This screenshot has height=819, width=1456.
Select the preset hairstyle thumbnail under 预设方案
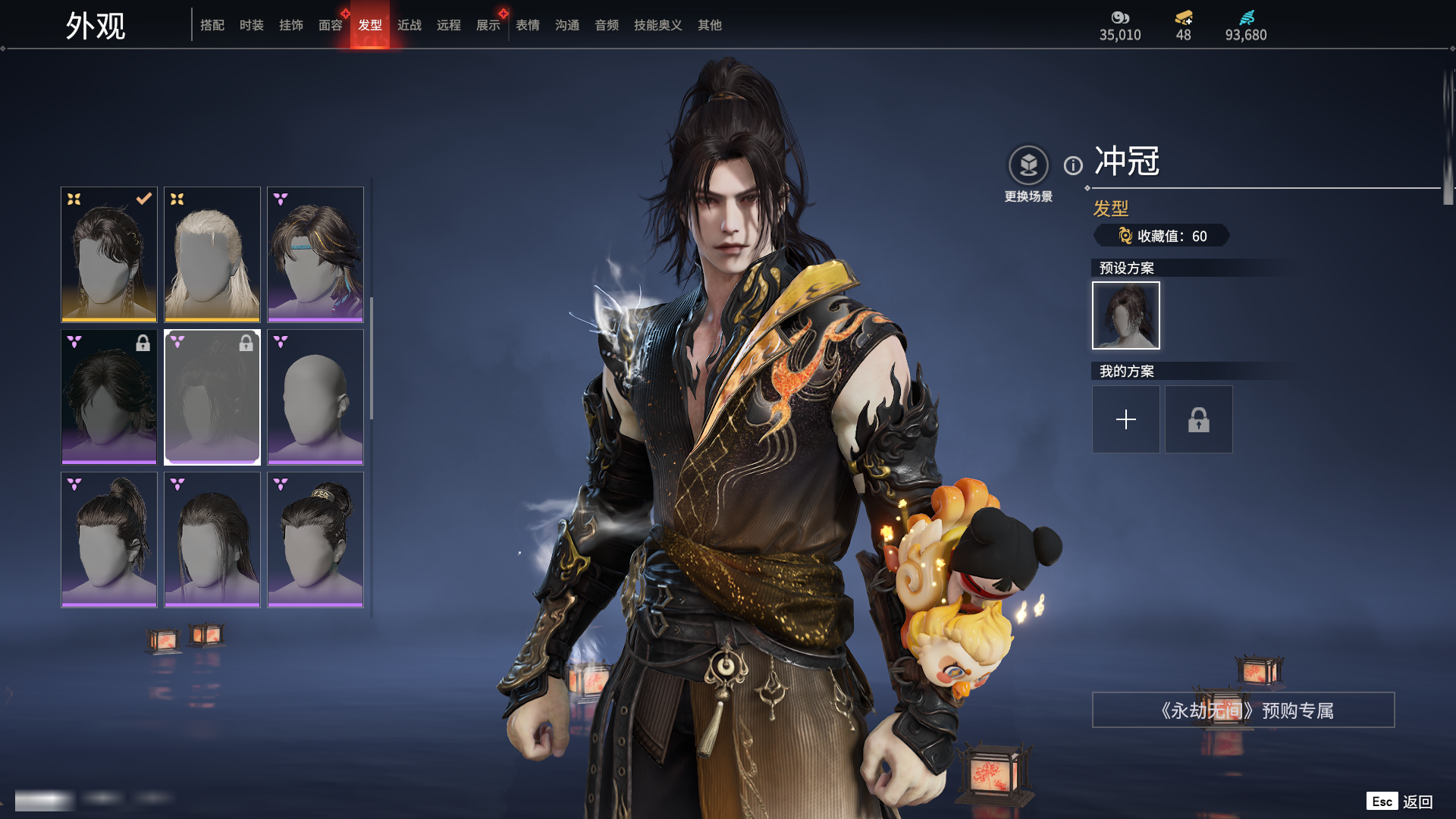[1126, 315]
